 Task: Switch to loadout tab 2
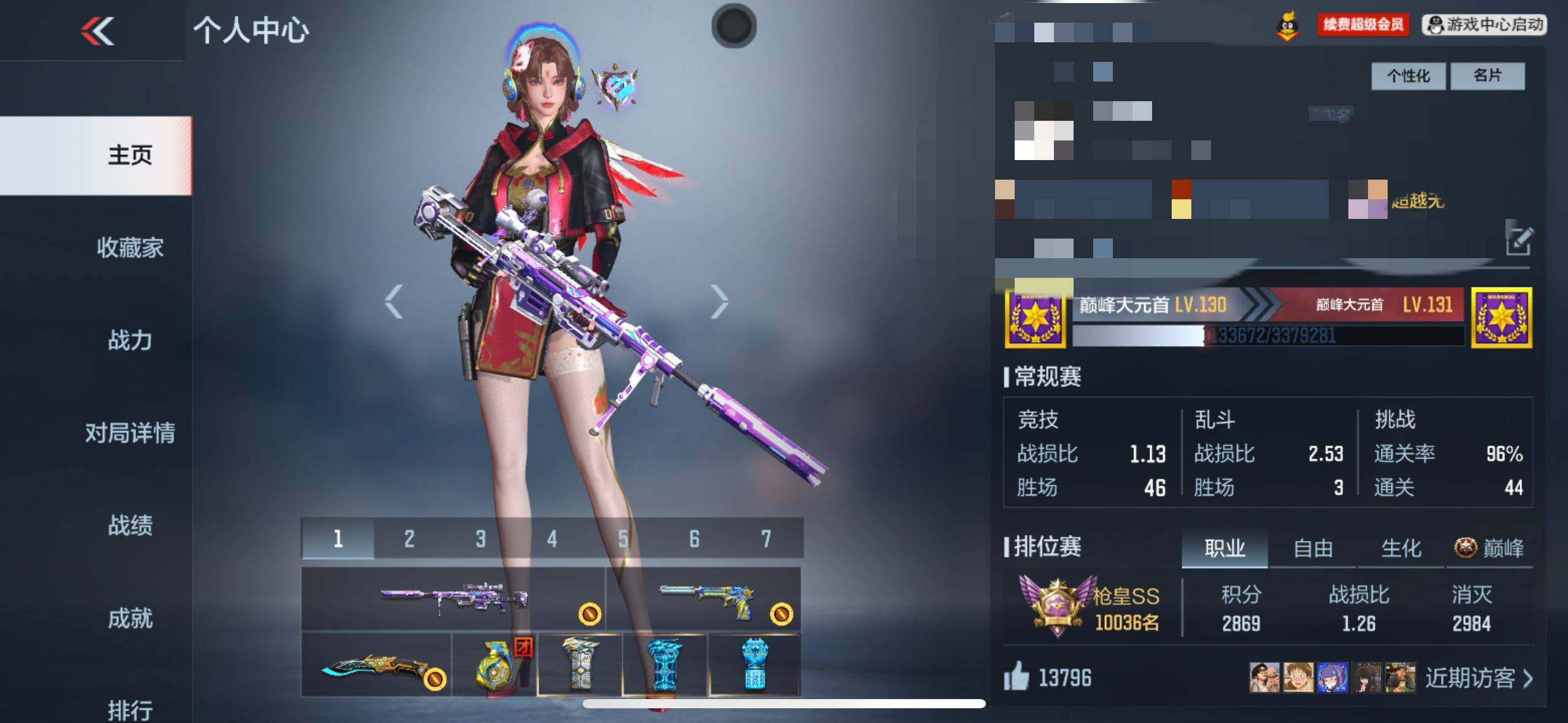(409, 539)
